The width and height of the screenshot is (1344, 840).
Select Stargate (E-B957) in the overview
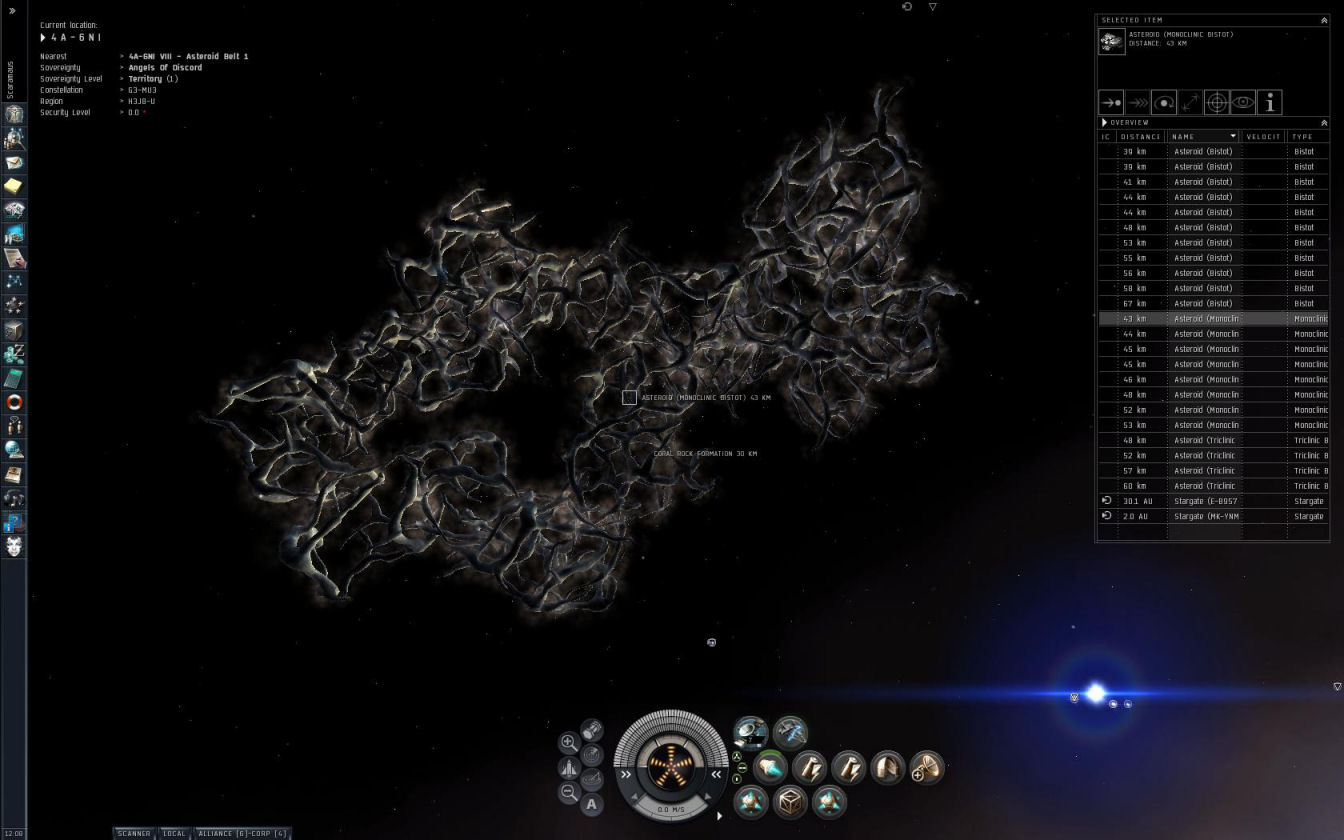1205,501
